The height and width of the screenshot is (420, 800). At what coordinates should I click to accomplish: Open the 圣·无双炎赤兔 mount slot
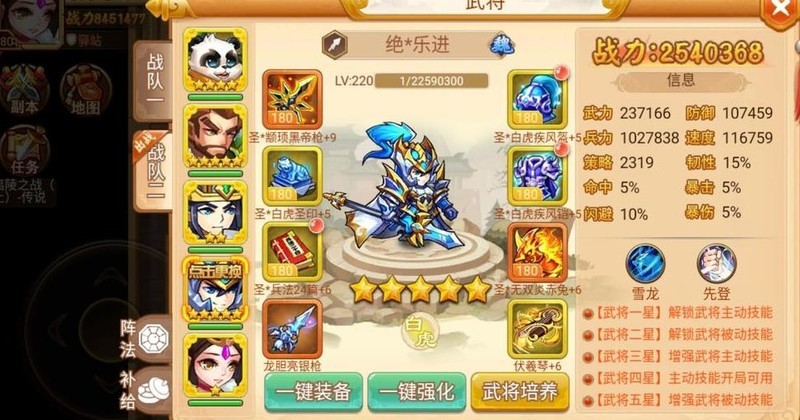pyautogui.click(x=538, y=251)
